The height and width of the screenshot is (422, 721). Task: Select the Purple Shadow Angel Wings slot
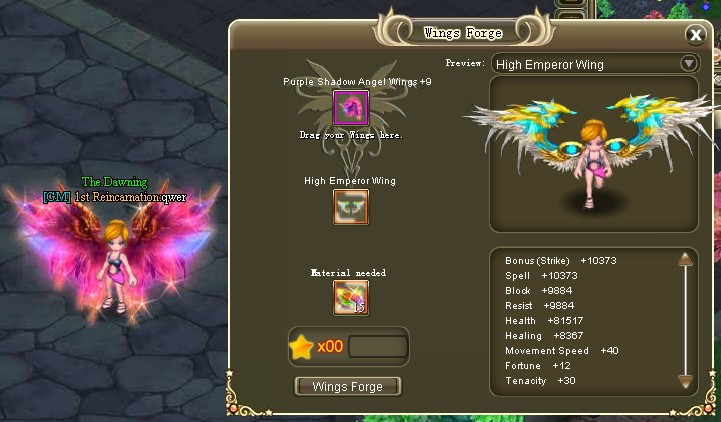pyautogui.click(x=351, y=107)
